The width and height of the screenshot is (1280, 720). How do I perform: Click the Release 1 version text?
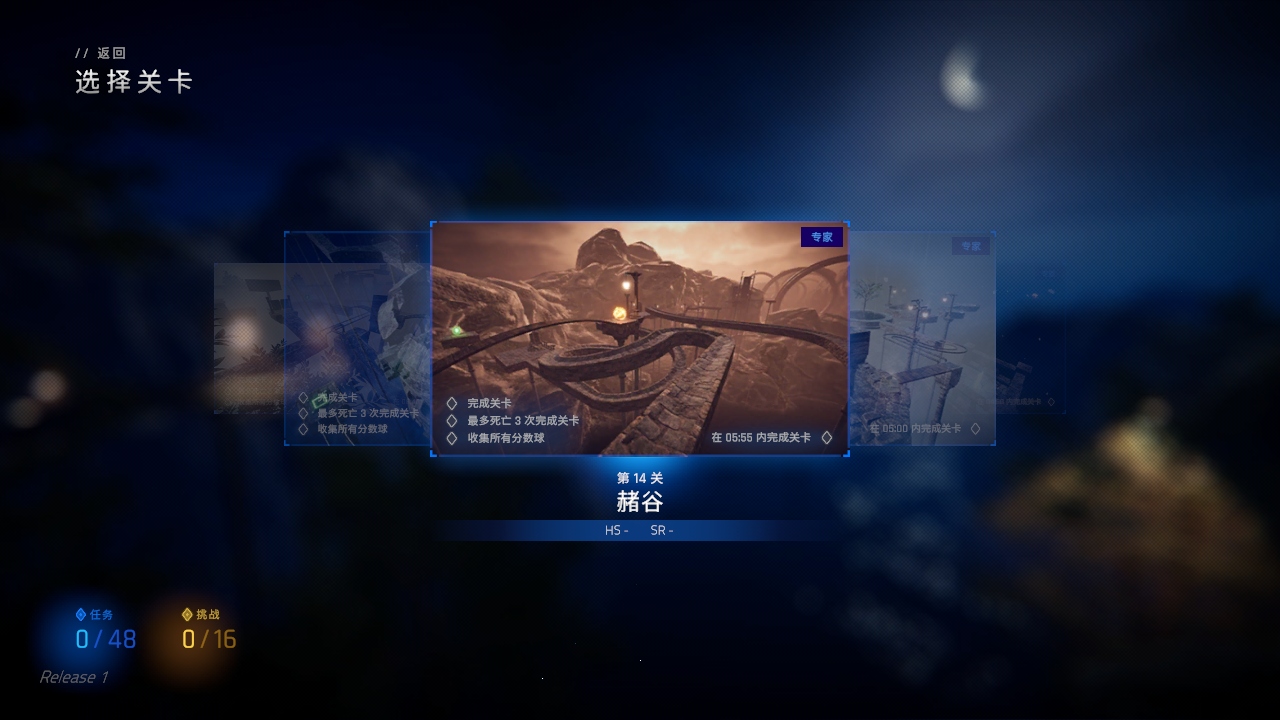point(70,677)
